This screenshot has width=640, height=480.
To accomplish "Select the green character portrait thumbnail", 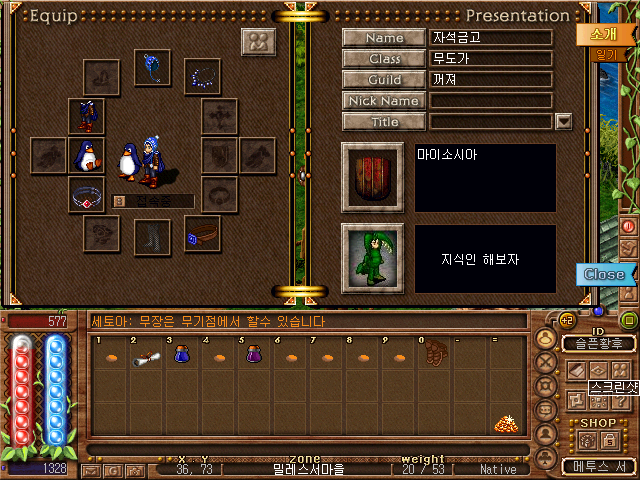I will [372, 257].
